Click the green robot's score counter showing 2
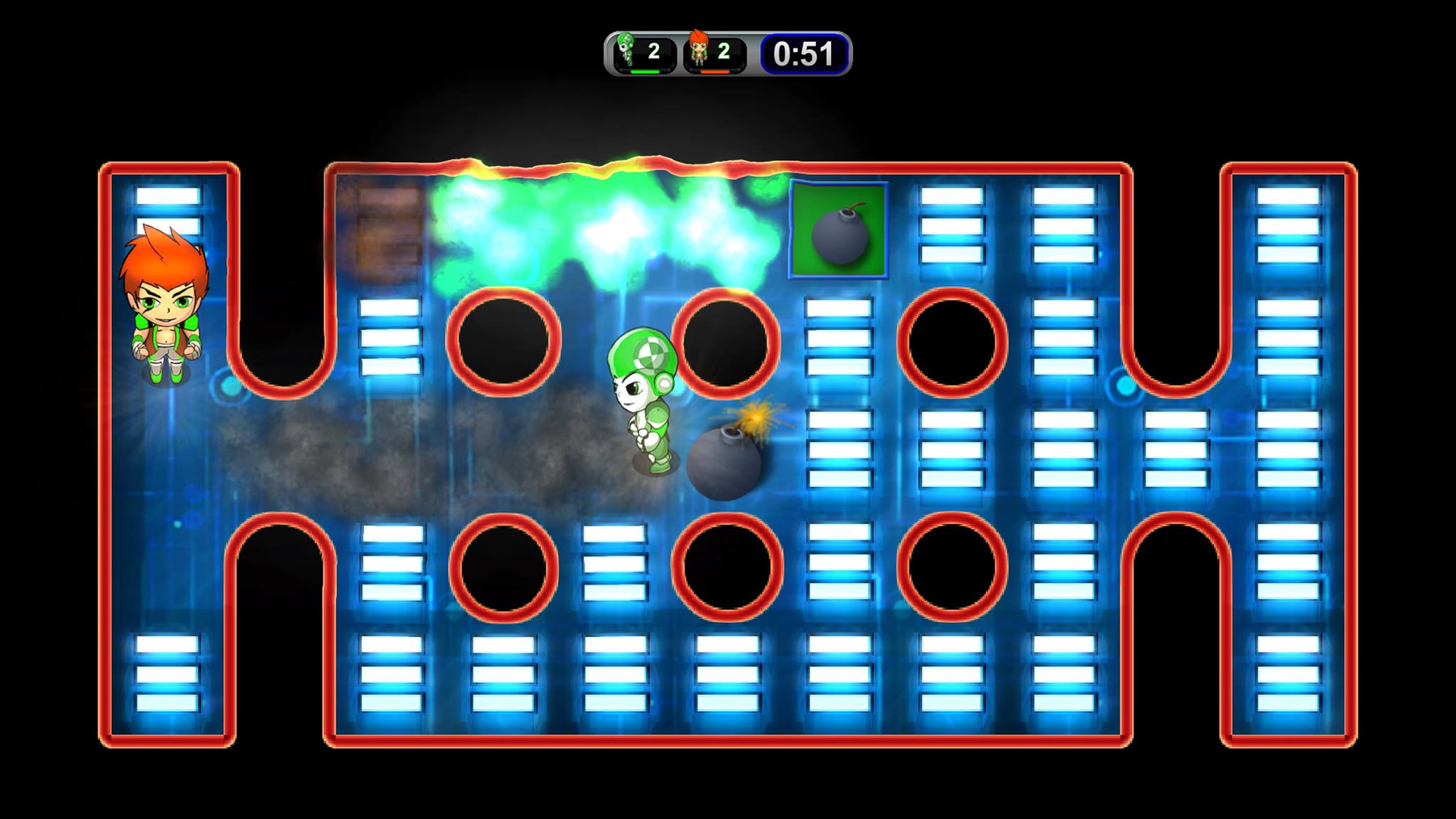This screenshot has height=819, width=1456. [x=655, y=50]
